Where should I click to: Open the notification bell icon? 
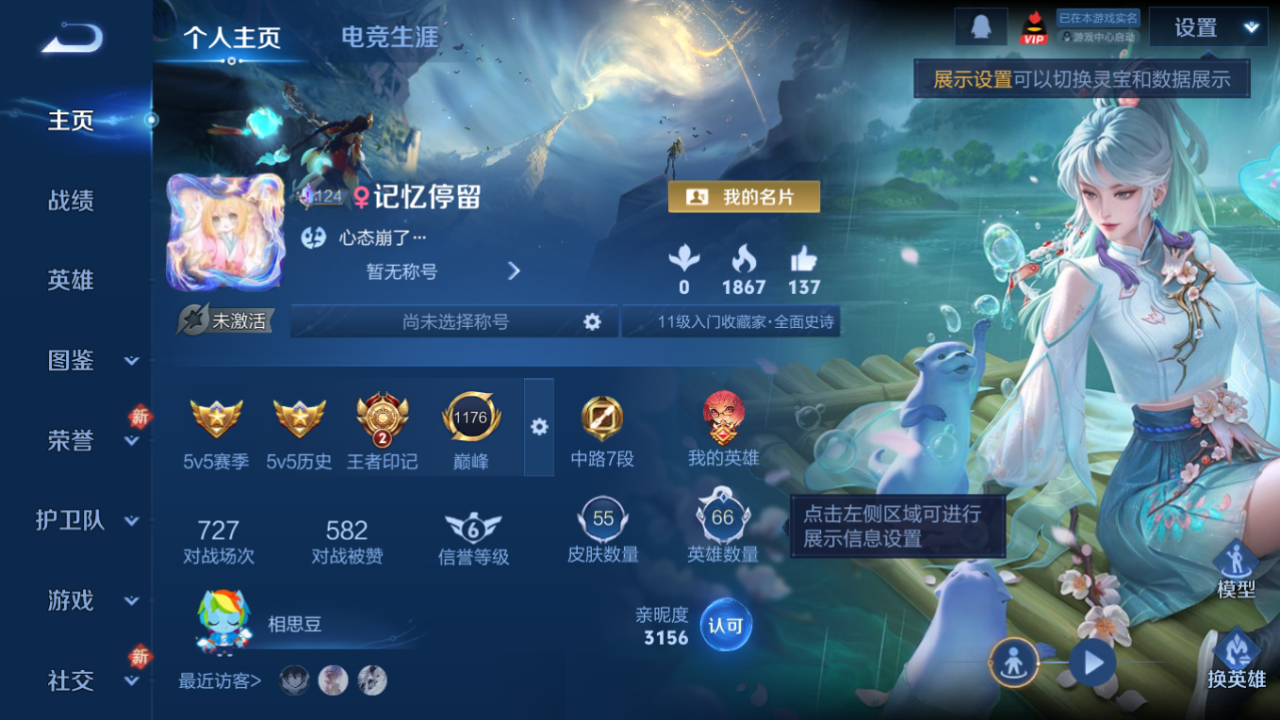[x=981, y=27]
